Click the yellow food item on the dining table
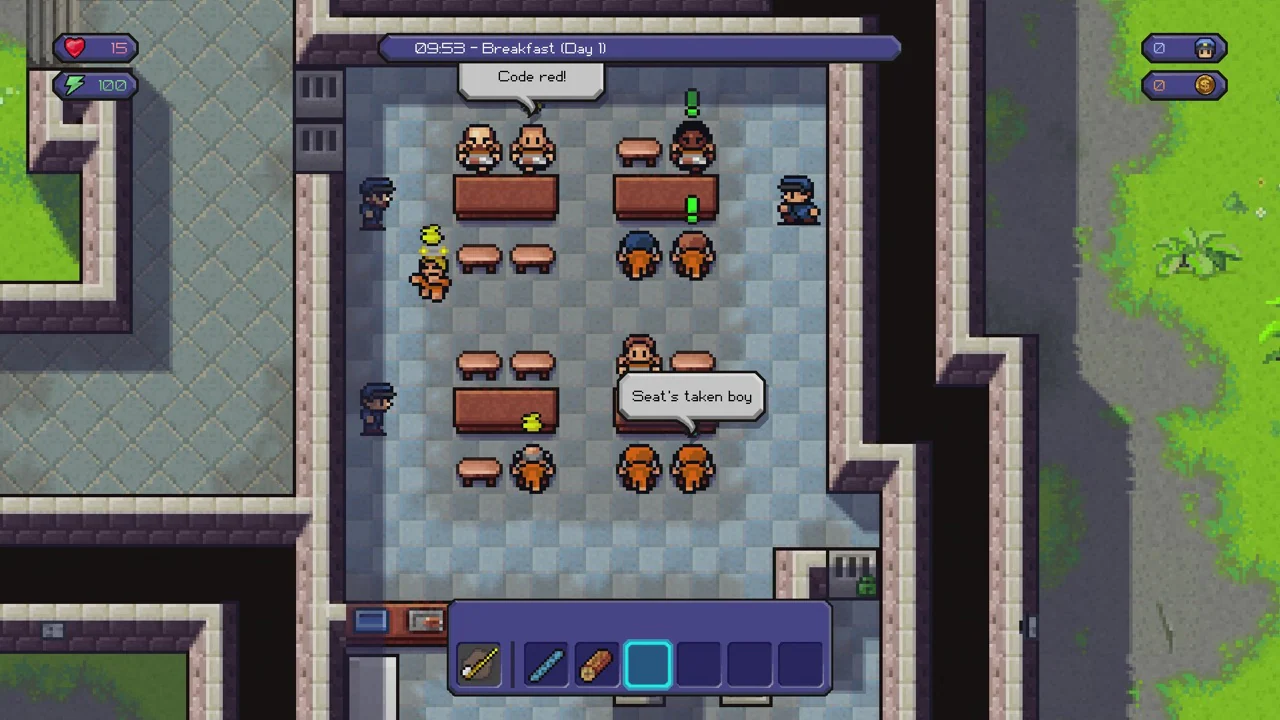The height and width of the screenshot is (720, 1280). 531,421
